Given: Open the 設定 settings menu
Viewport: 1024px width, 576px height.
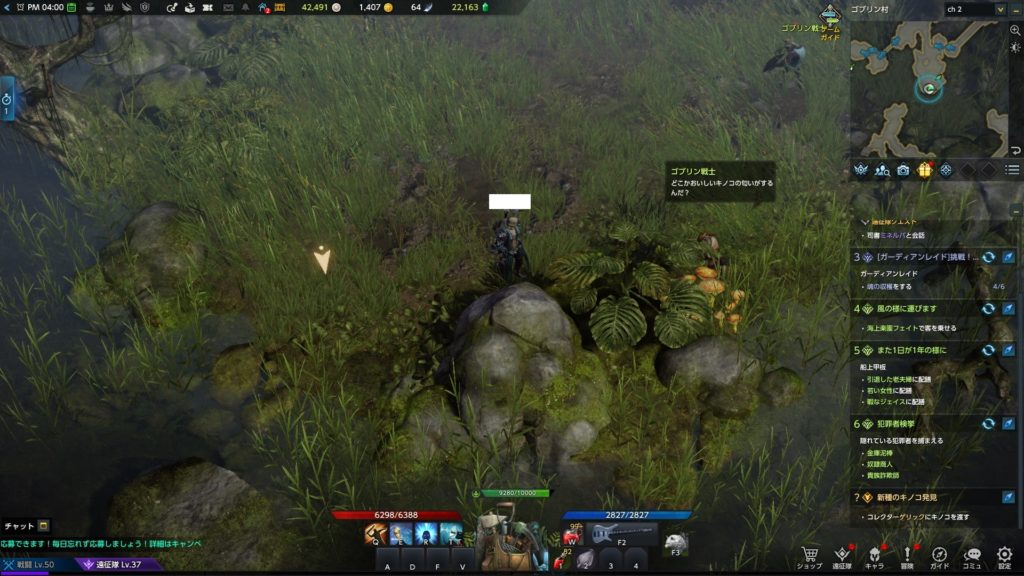Looking at the screenshot, I should 1005,555.
